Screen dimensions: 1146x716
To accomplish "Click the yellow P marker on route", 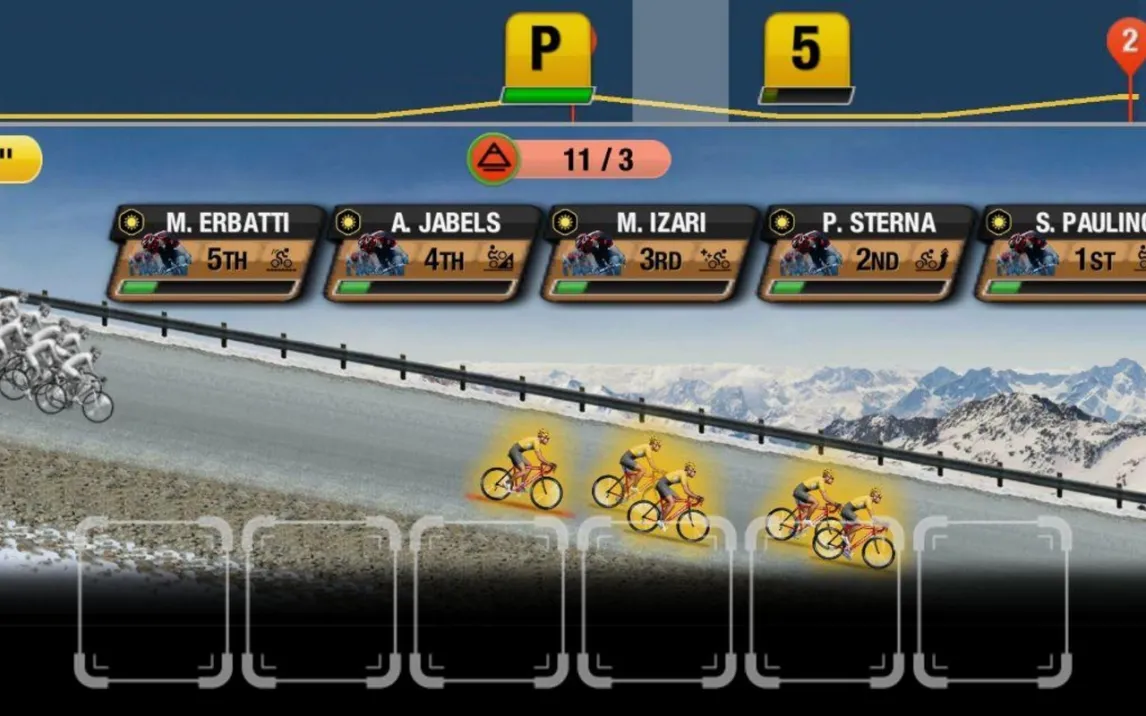I will pos(547,51).
